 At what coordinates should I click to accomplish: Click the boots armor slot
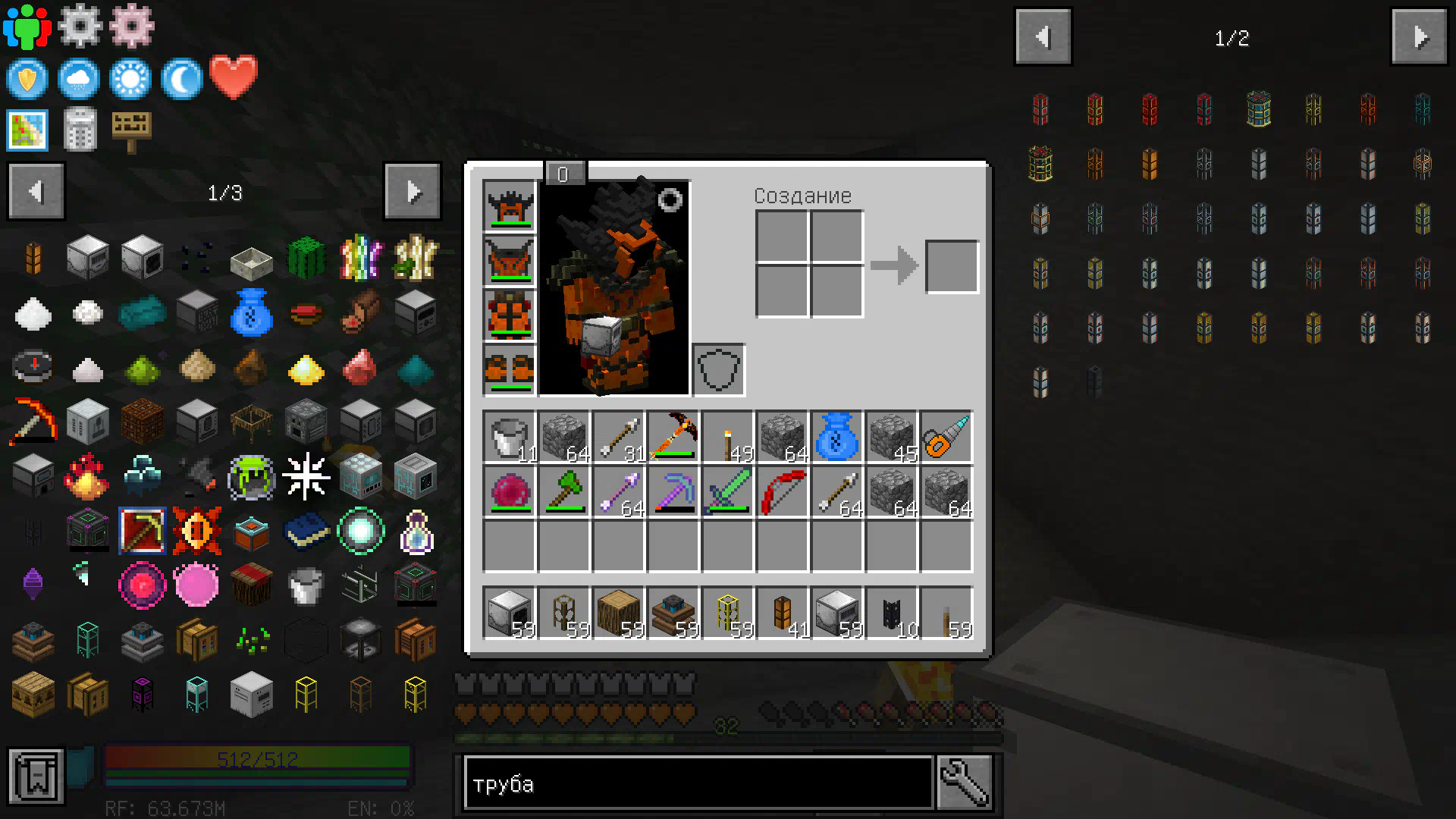[509, 370]
